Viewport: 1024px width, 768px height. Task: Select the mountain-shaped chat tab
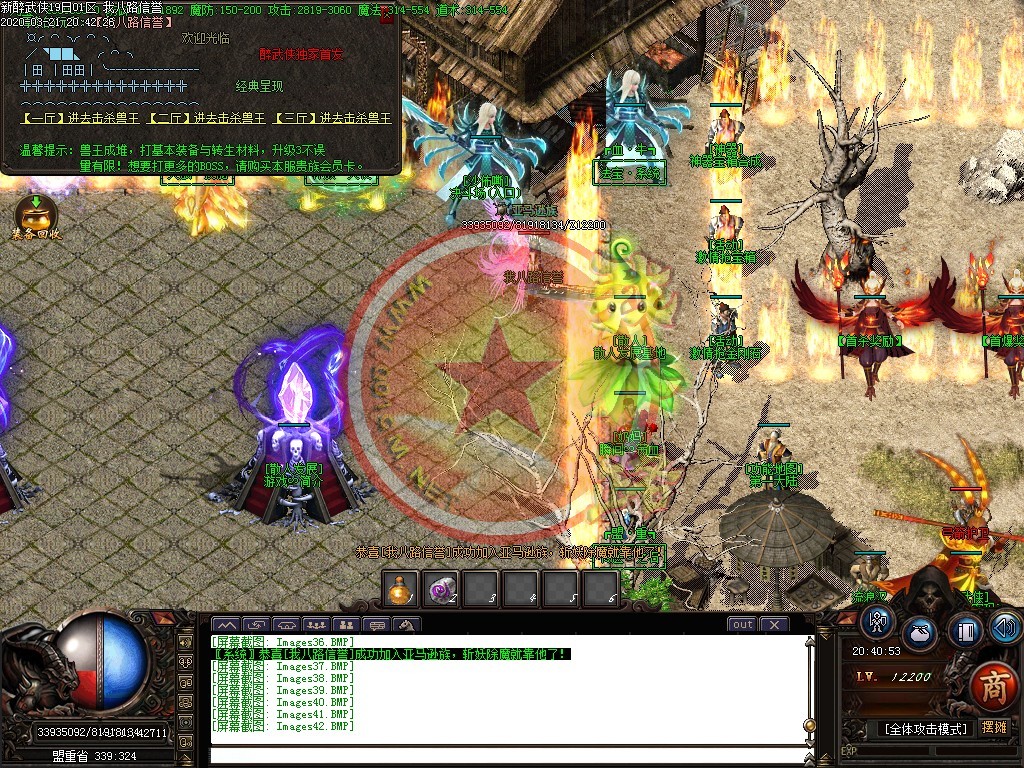(x=227, y=625)
